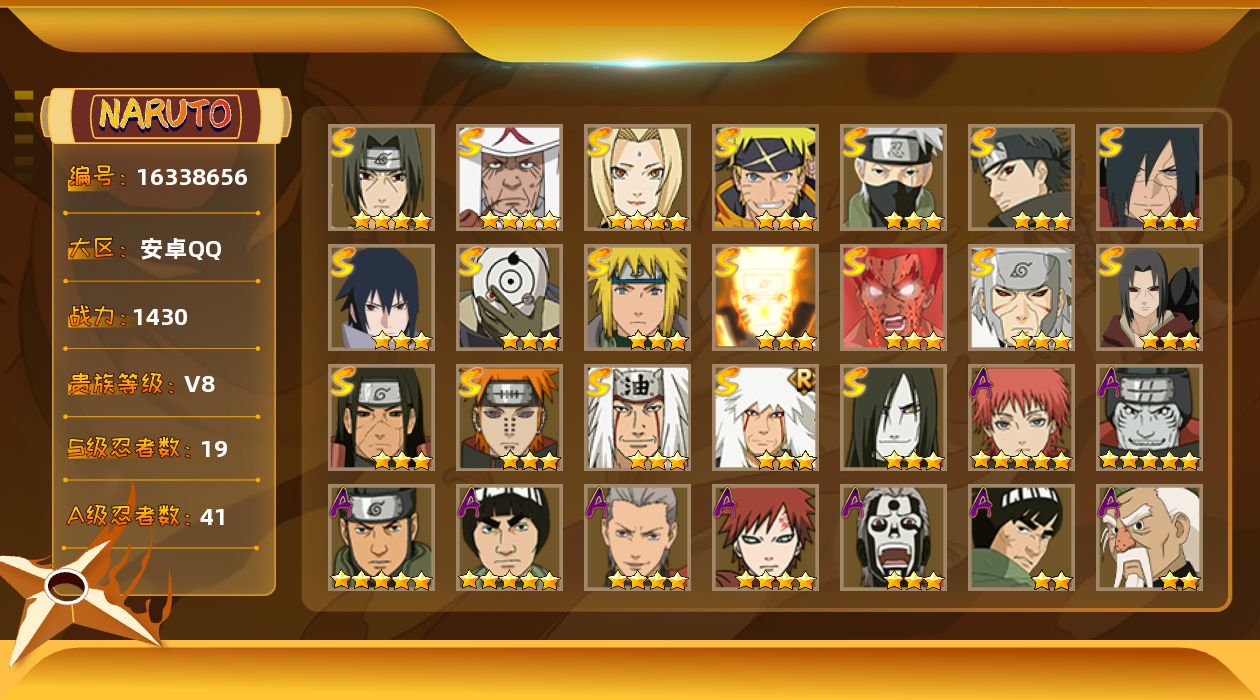Screen dimensions: 1260x700
Task: Select the Shisui S-rank ninja card
Action: (1021, 178)
